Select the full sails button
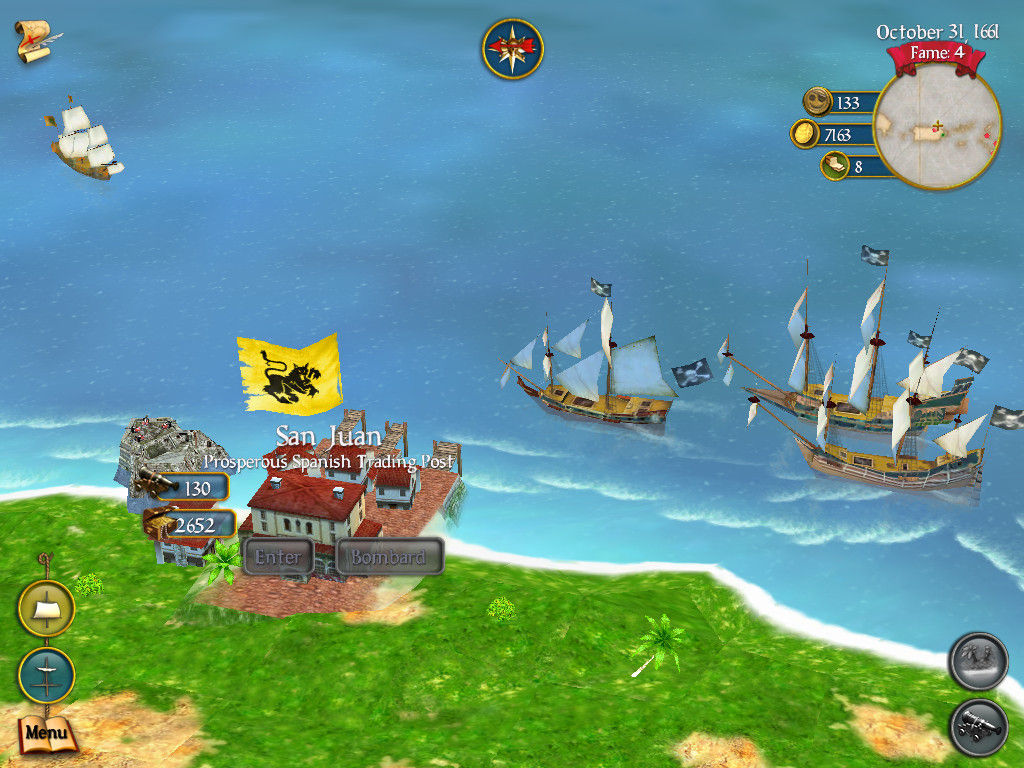 [46, 608]
